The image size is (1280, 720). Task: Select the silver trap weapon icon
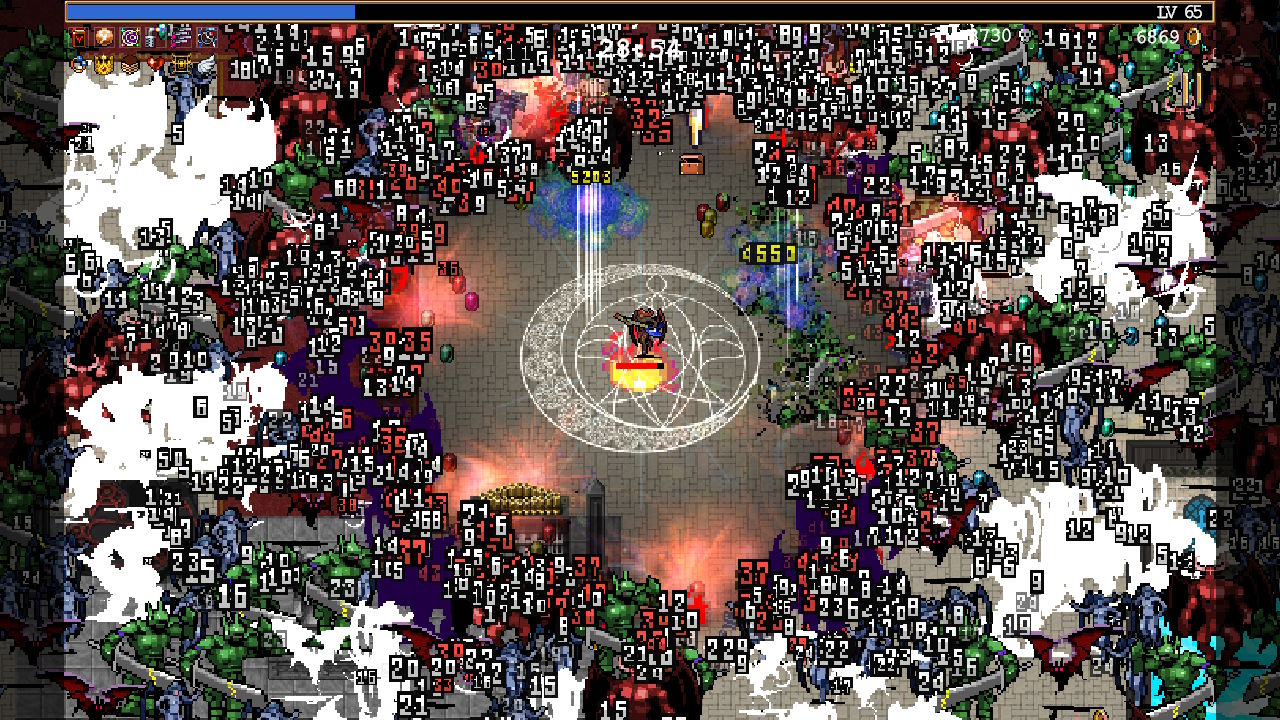click(150, 38)
